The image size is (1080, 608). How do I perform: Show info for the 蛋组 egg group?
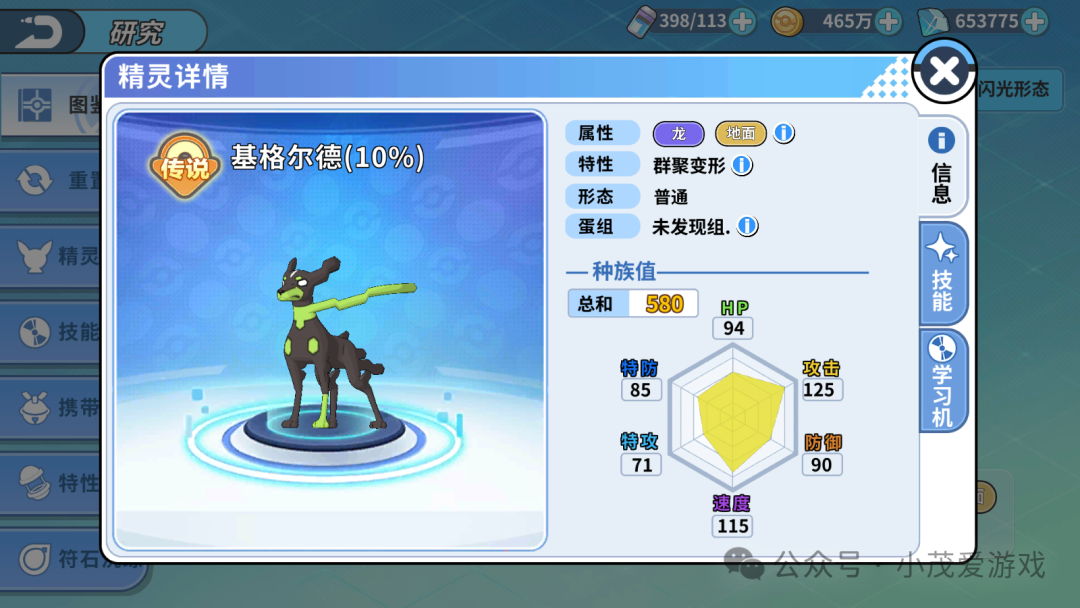[x=747, y=227]
